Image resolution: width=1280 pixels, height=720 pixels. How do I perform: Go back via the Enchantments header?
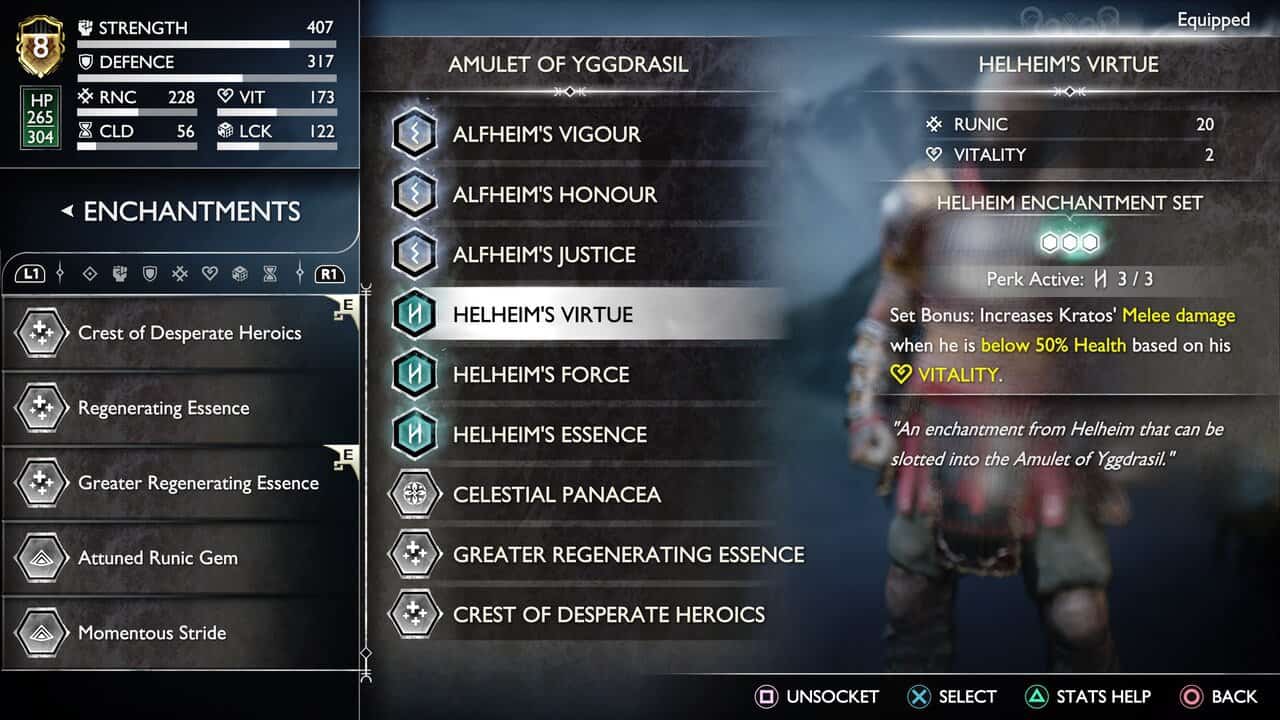tap(180, 211)
